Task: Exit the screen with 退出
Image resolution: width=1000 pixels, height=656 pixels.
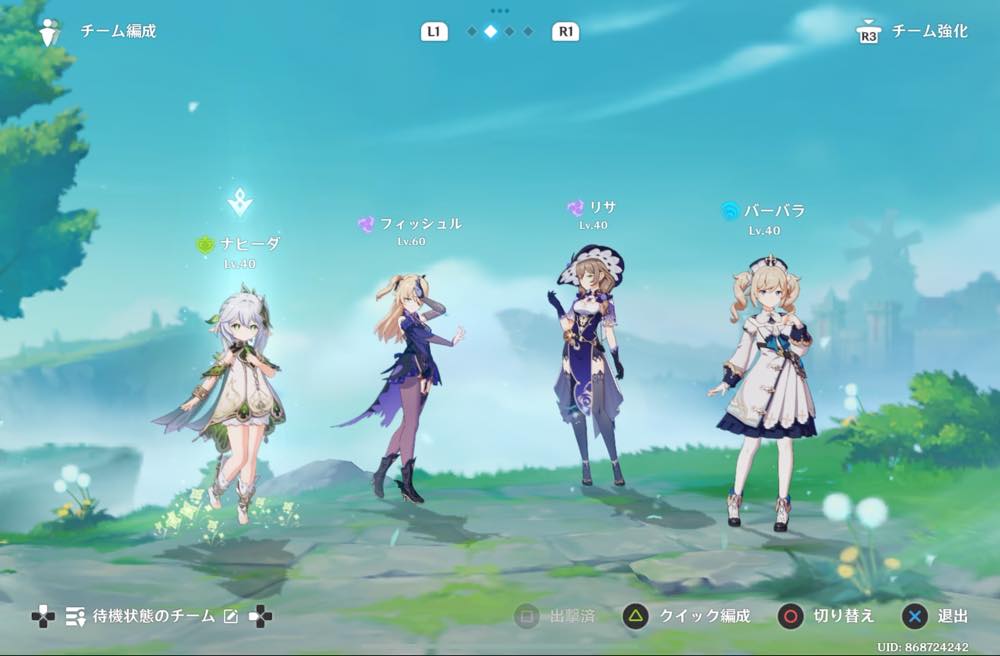Action: click(x=937, y=616)
